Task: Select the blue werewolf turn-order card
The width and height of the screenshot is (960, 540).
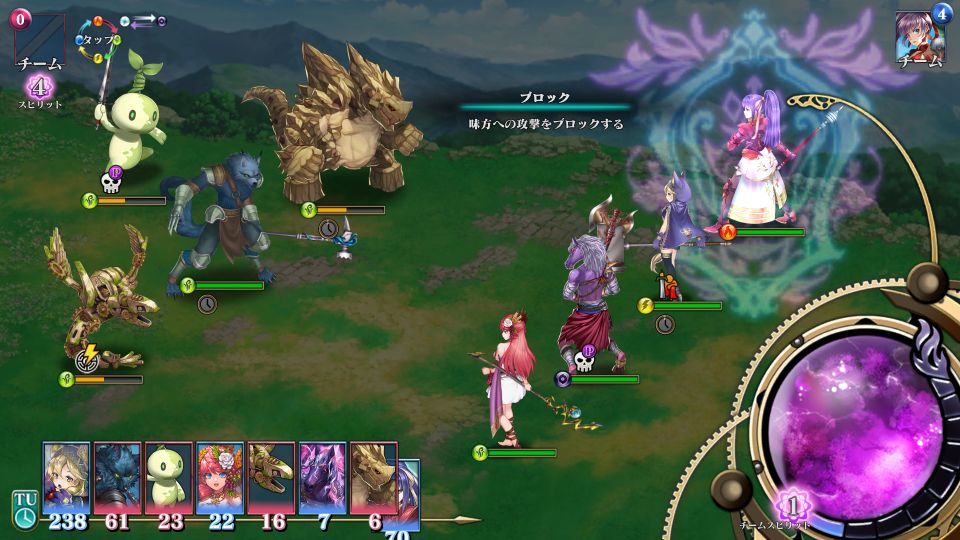Action: pos(117,478)
